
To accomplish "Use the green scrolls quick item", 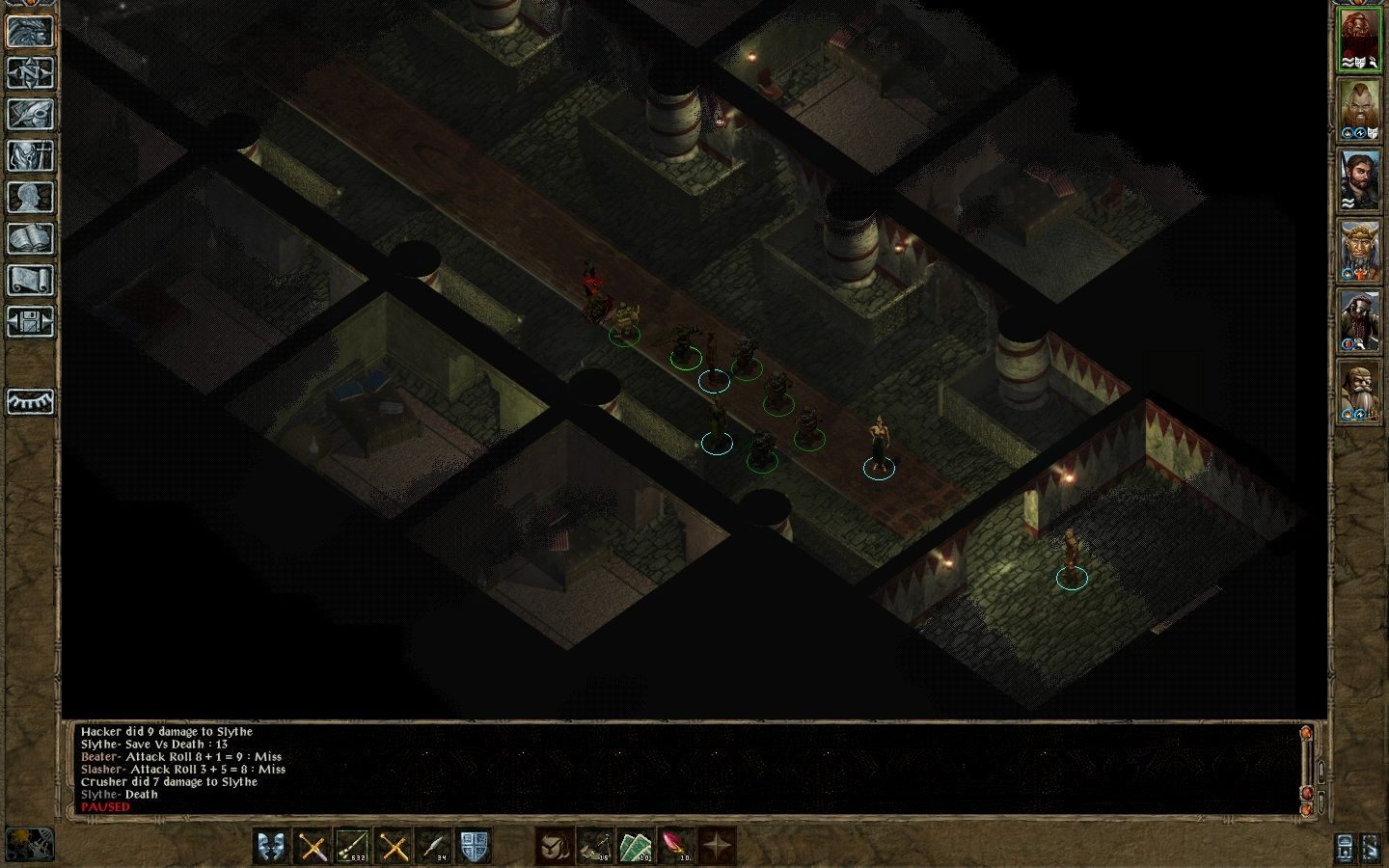I will (x=635, y=847).
